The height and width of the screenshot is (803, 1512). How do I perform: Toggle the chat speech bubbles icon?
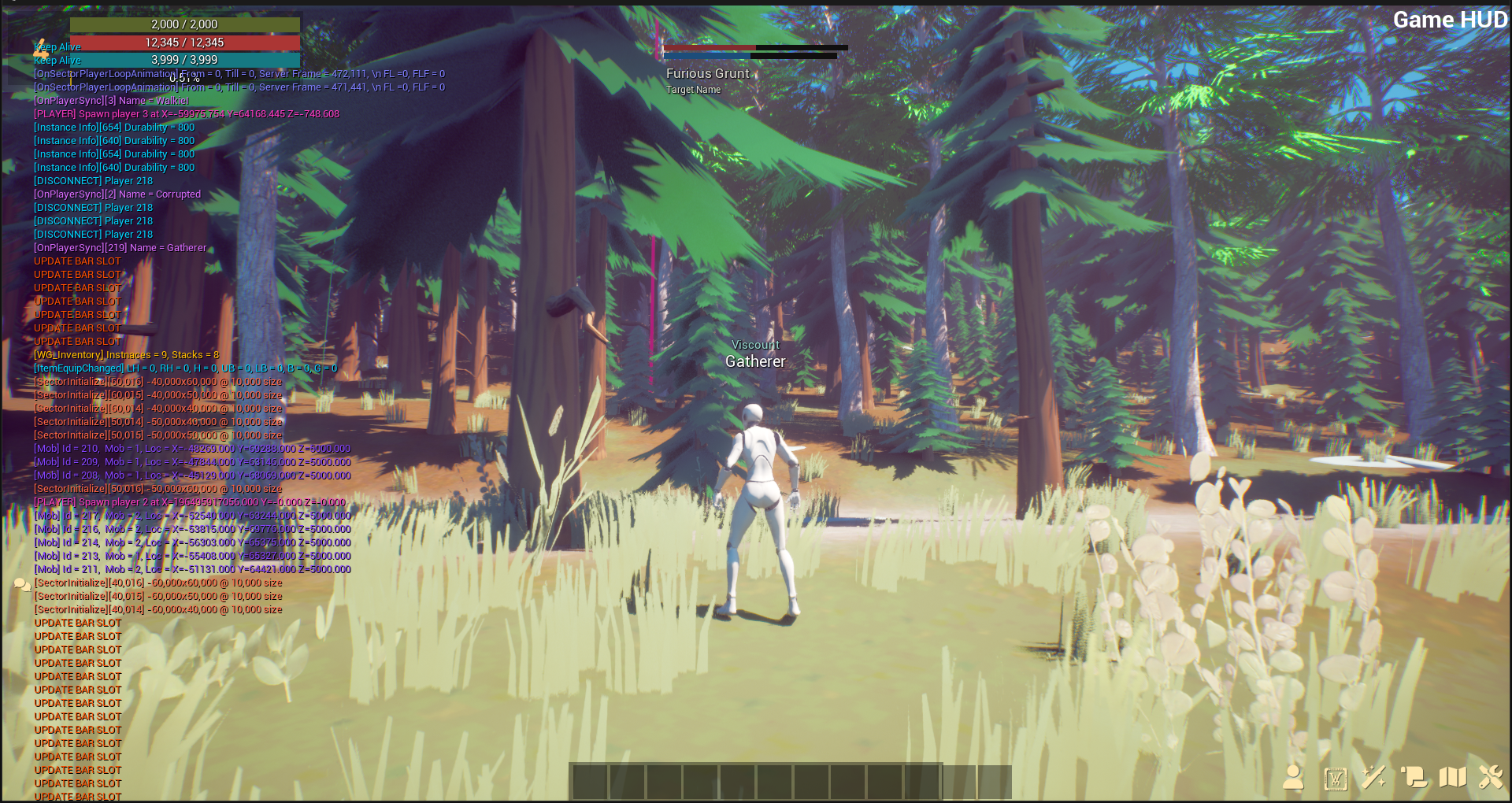[x=22, y=584]
